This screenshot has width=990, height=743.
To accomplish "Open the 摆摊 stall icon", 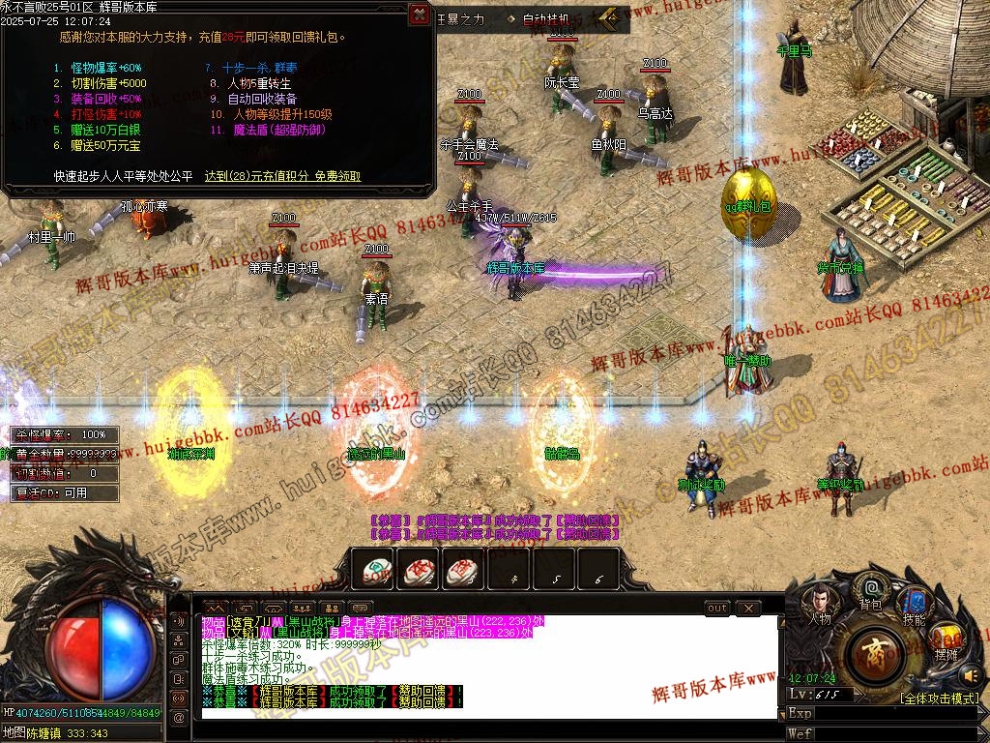I will pyautogui.click(x=946, y=641).
